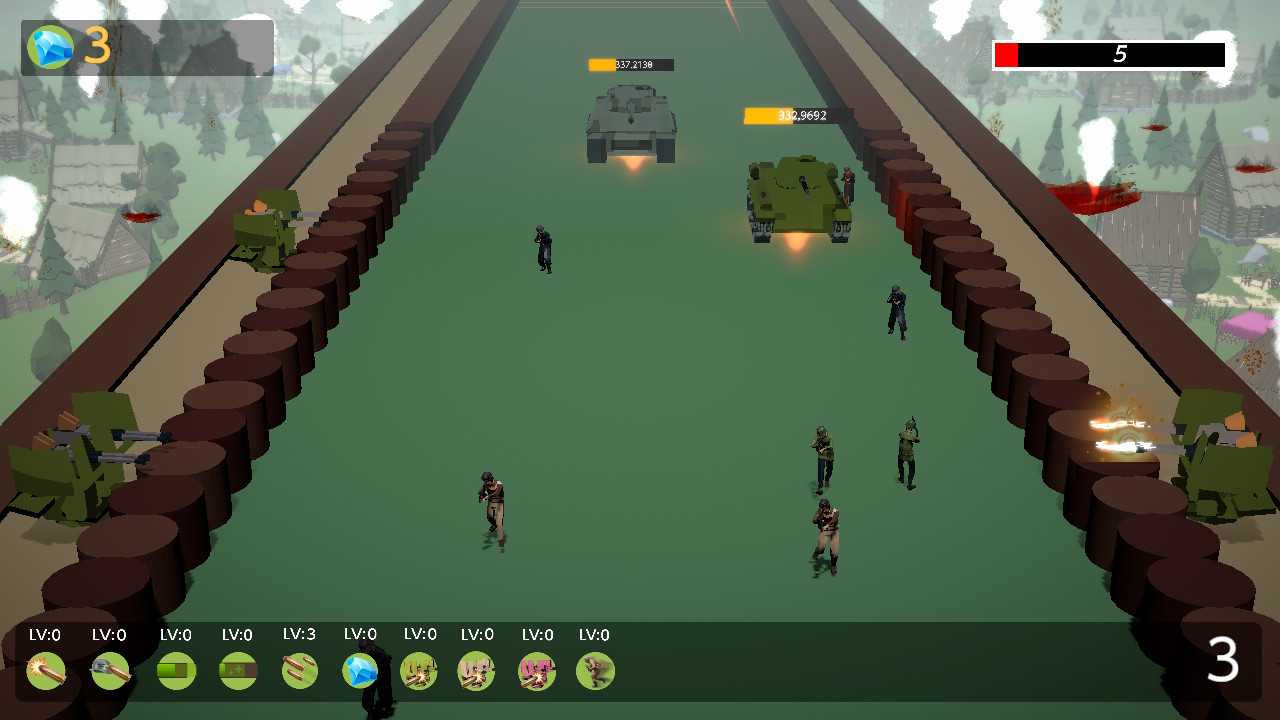Click the triple bullets upgrade at level 3
This screenshot has height=720, width=1280.
coord(300,671)
